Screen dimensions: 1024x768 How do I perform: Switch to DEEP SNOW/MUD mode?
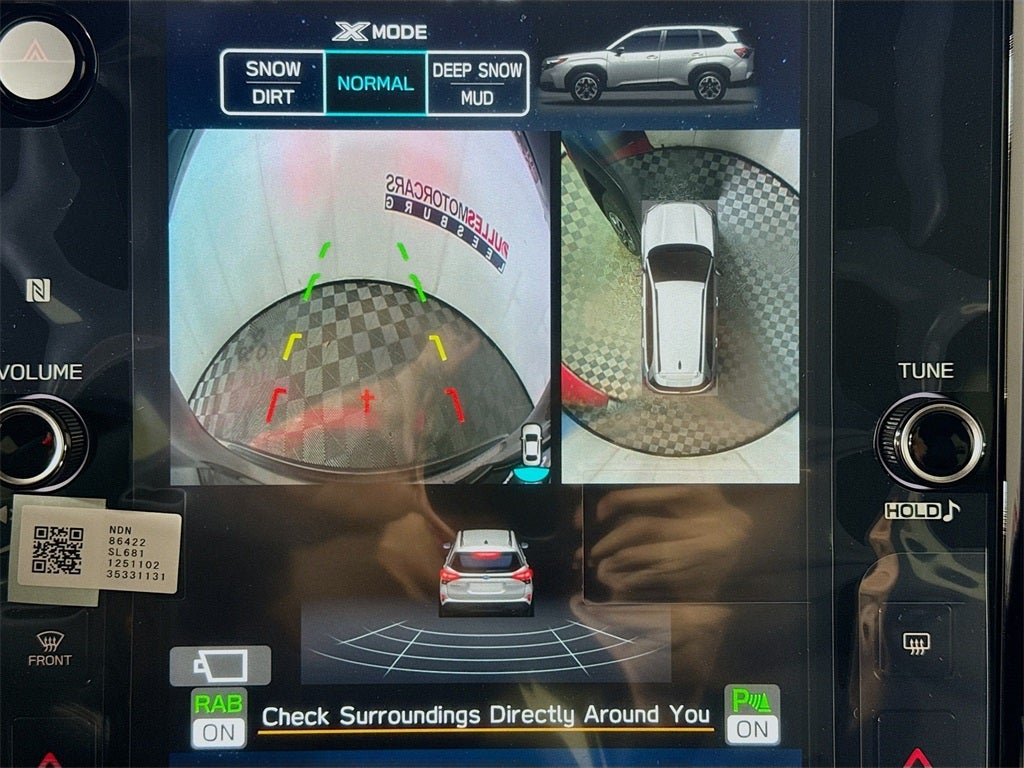(477, 83)
